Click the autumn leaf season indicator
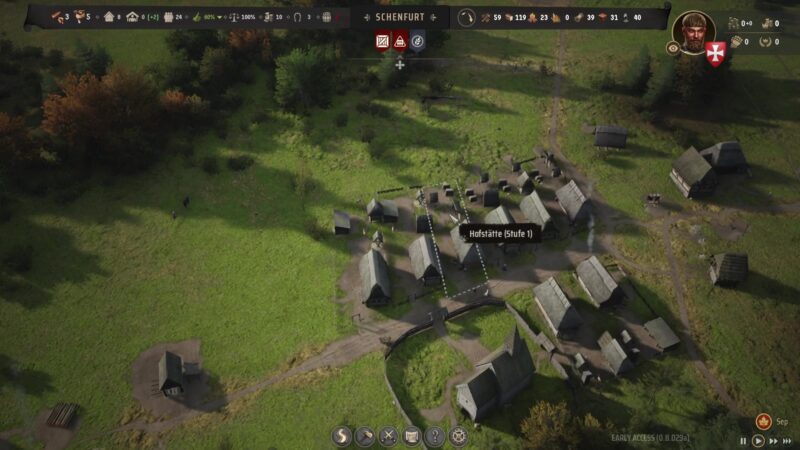 763,421
